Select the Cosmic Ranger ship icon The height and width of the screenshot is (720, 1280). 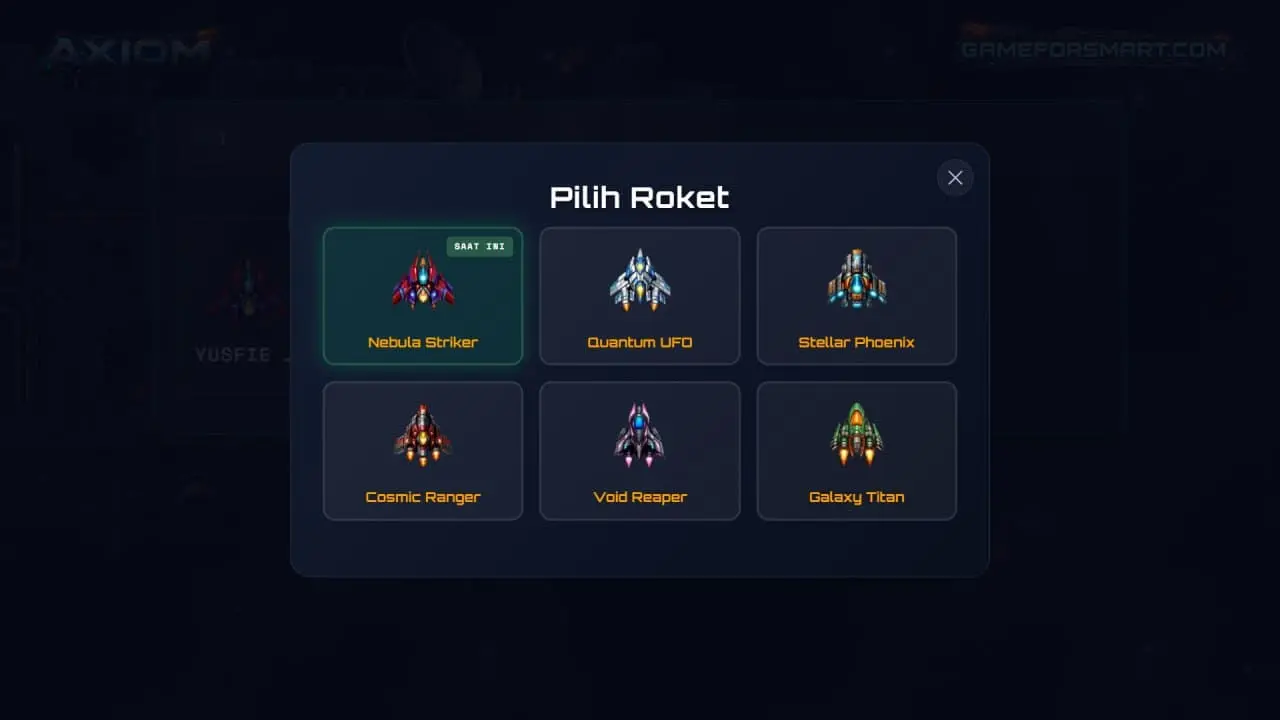[x=423, y=433]
